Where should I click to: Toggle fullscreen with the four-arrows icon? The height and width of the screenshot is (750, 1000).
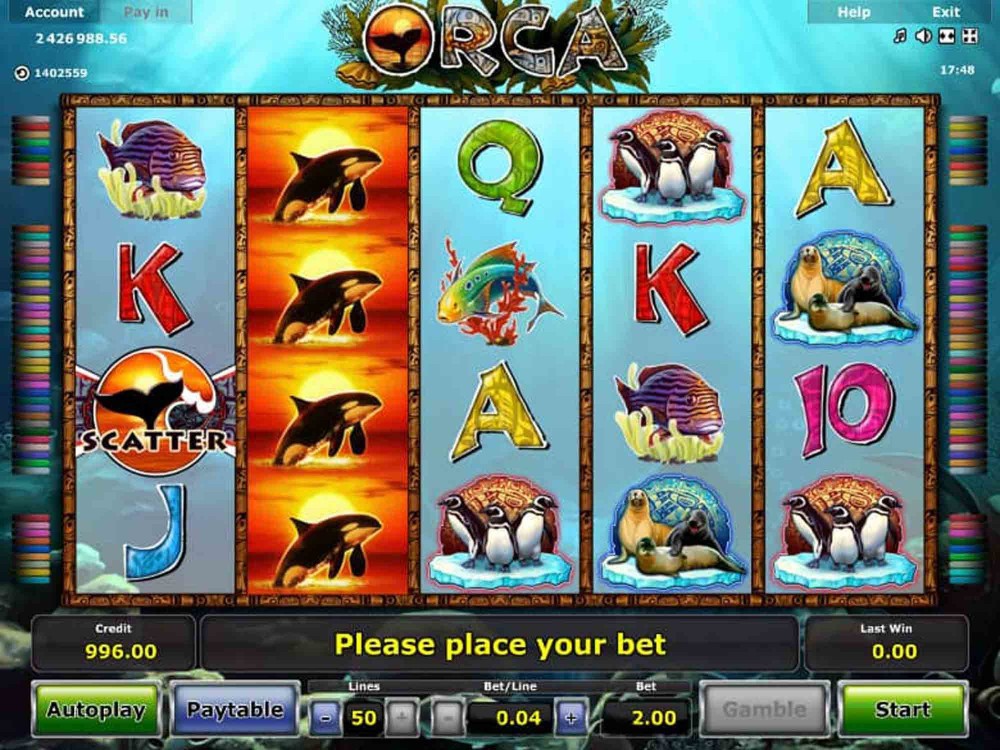(969, 37)
